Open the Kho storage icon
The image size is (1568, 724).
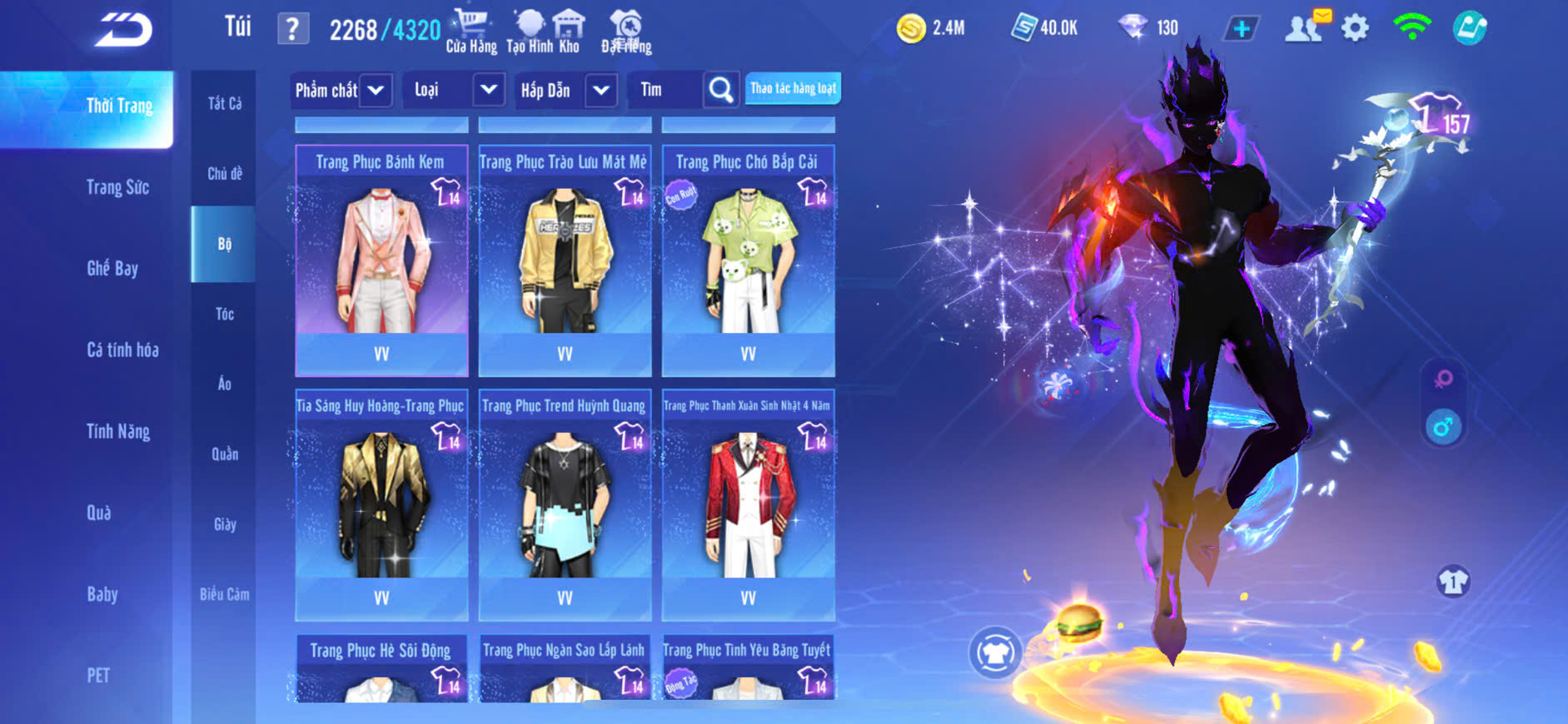tap(569, 32)
